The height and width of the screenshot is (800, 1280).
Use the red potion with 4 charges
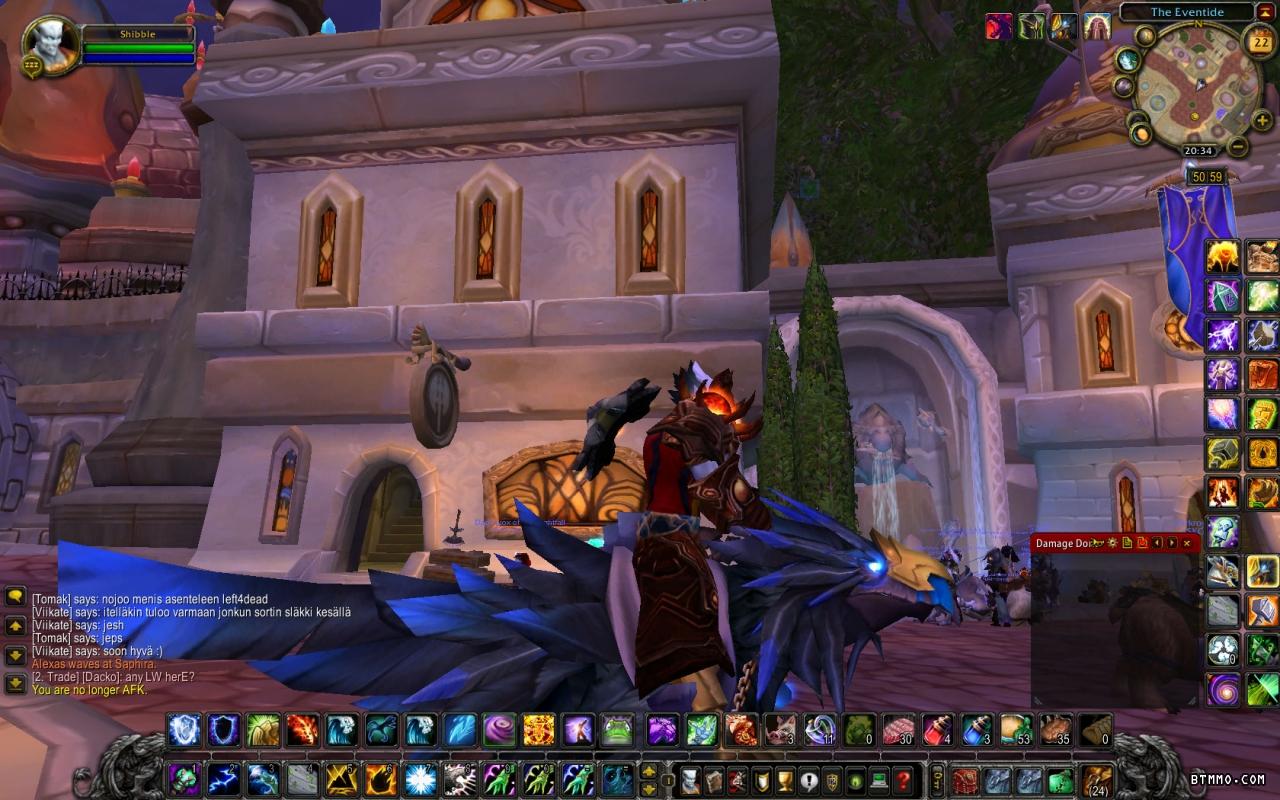pos(936,731)
